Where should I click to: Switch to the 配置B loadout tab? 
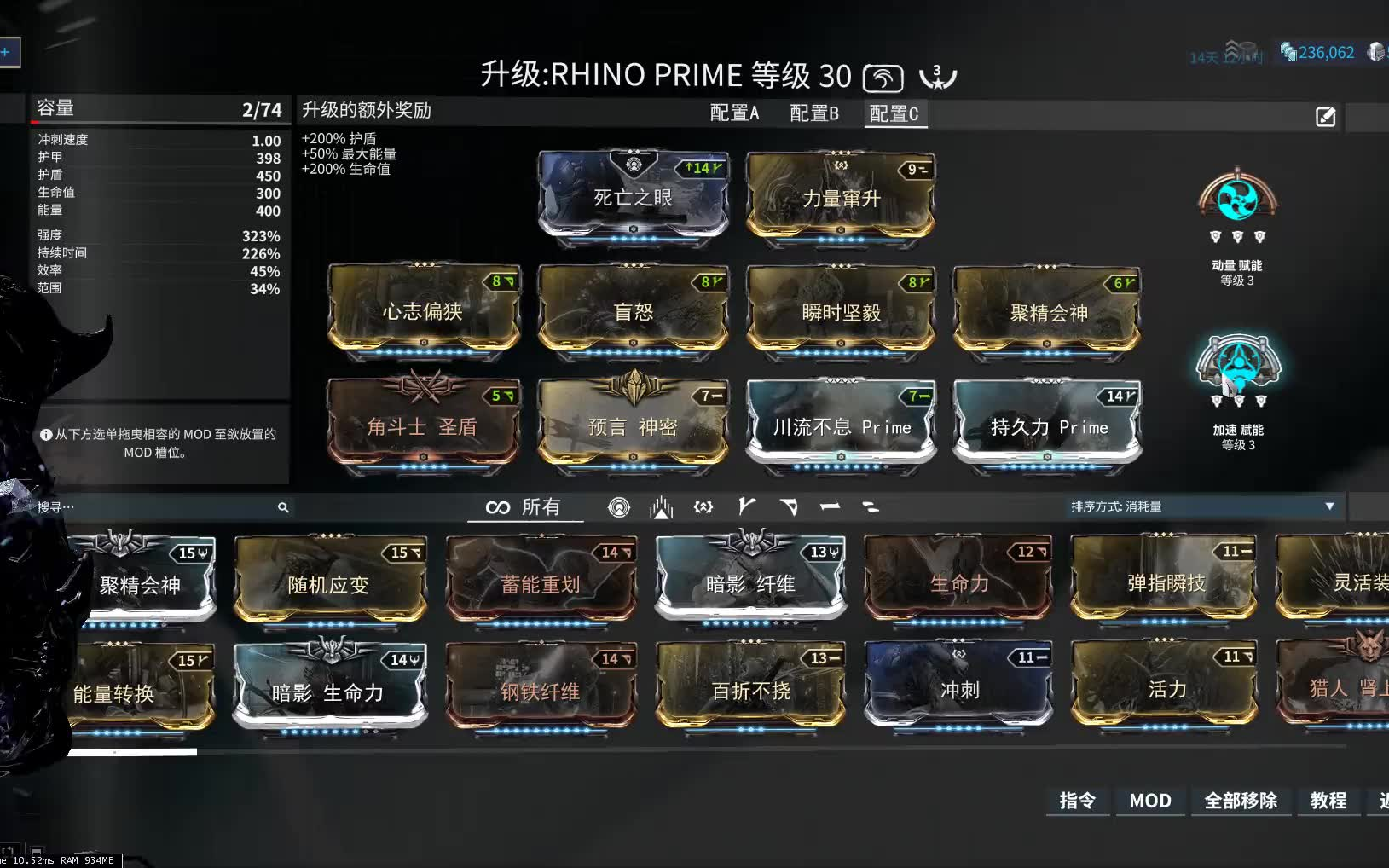tap(816, 113)
